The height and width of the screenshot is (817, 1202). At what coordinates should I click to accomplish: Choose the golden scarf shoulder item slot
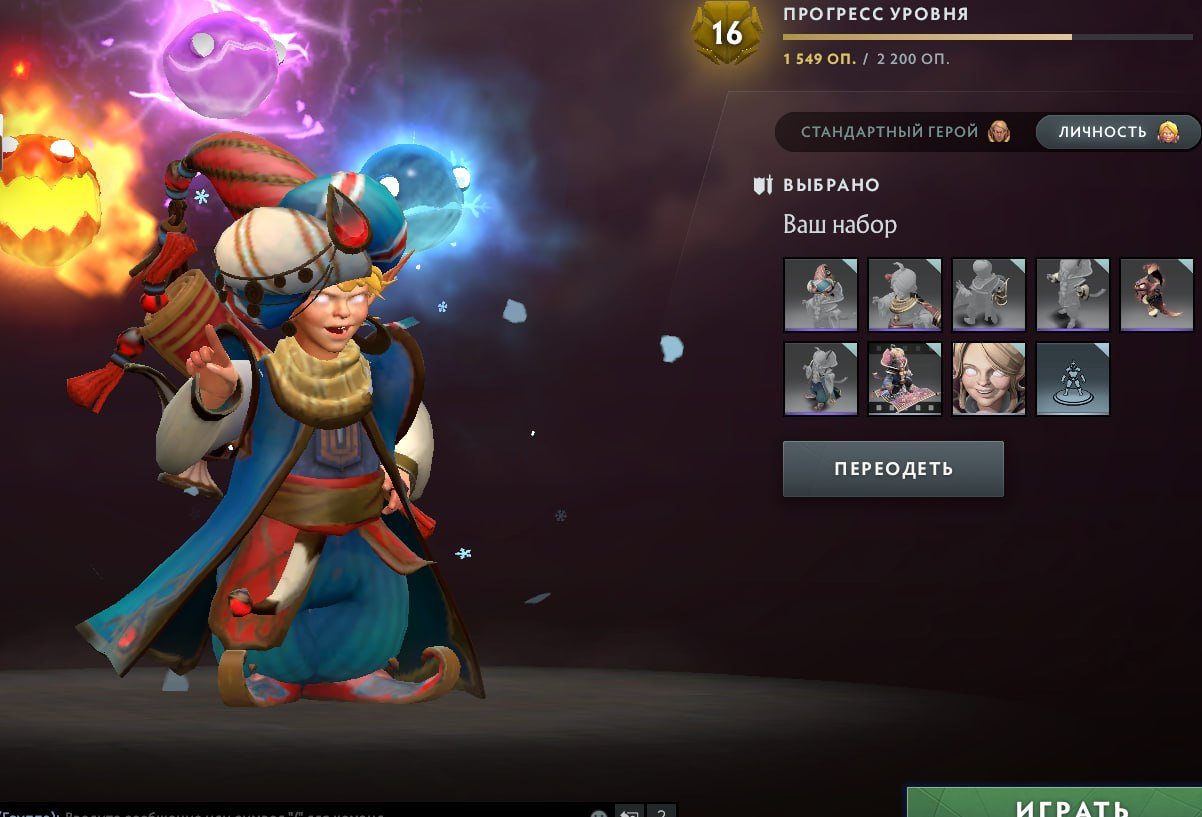tap(904, 294)
